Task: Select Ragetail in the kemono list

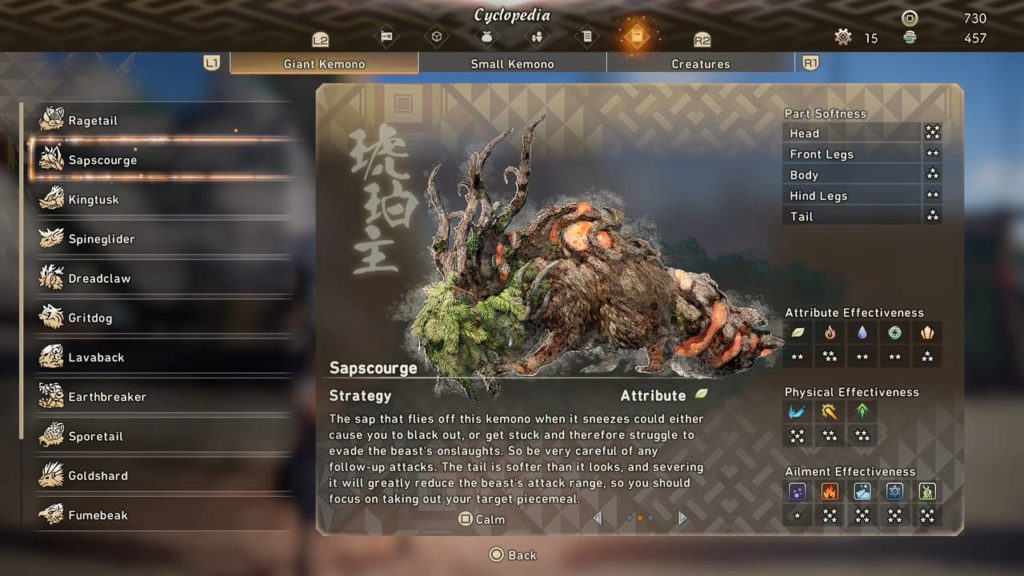Action: coord(93,121)
